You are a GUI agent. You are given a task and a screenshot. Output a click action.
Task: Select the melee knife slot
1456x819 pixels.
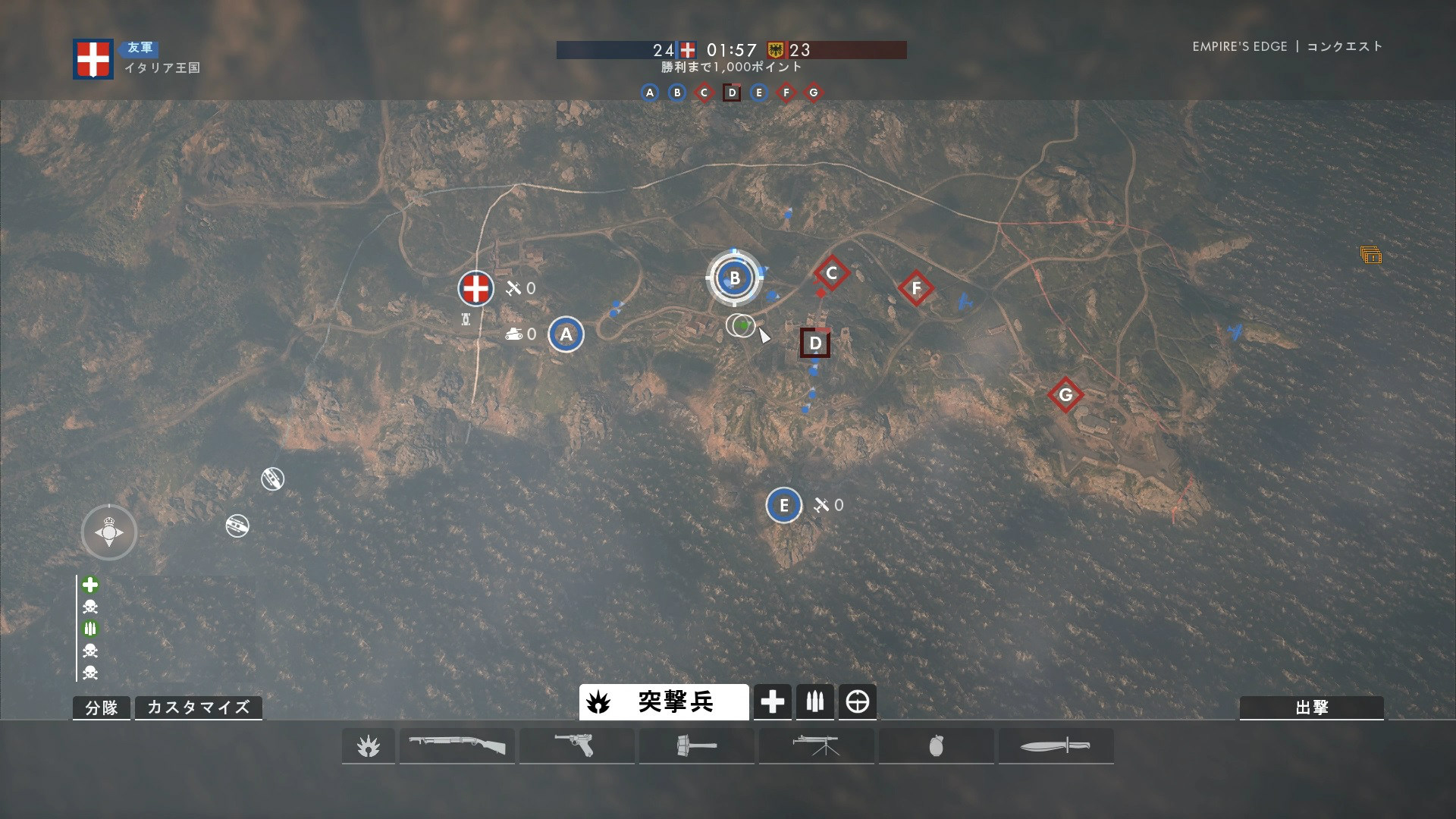coord(1056,746)
